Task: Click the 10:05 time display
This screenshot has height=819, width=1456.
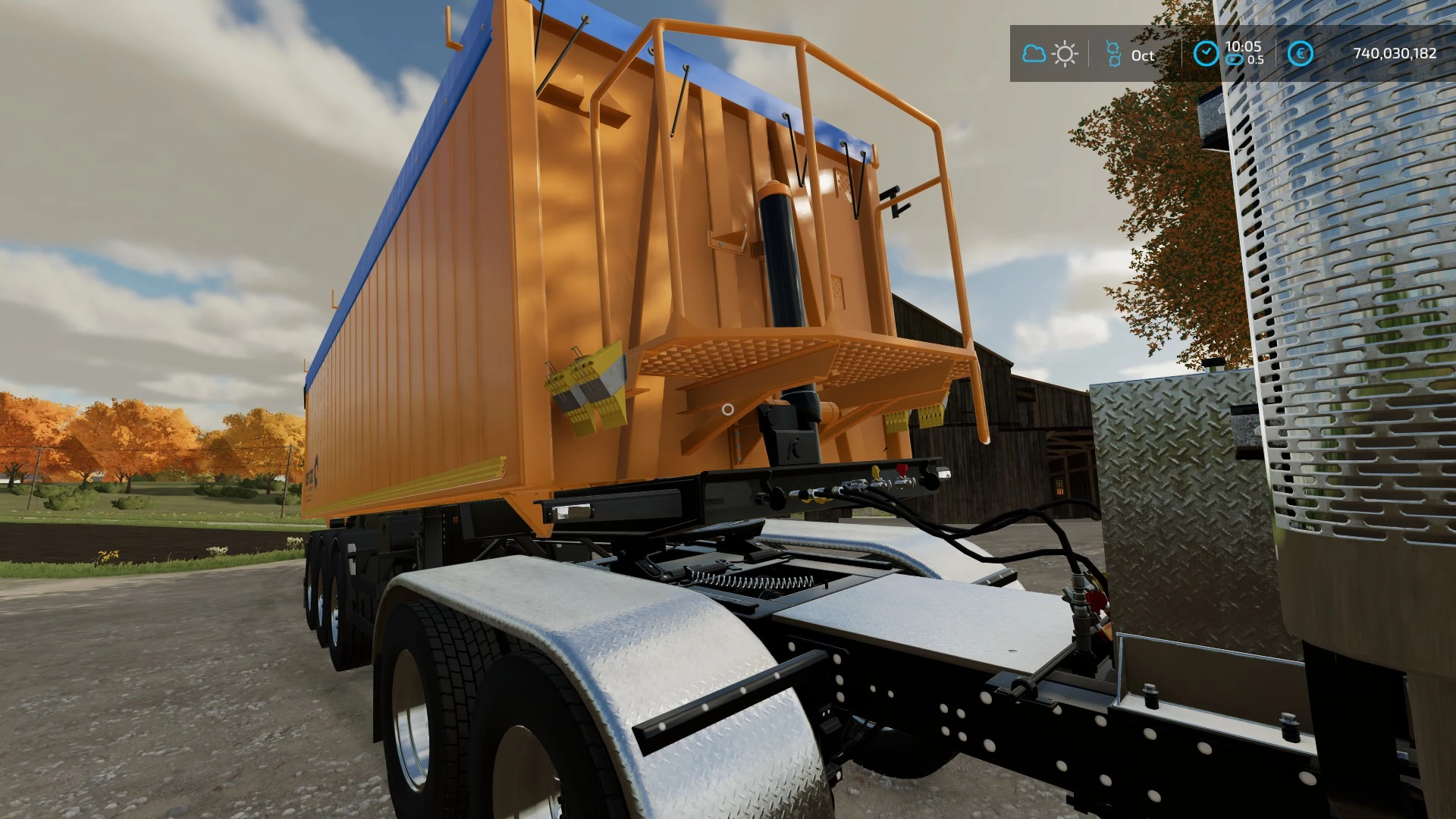Action: tap(1245, 45)
